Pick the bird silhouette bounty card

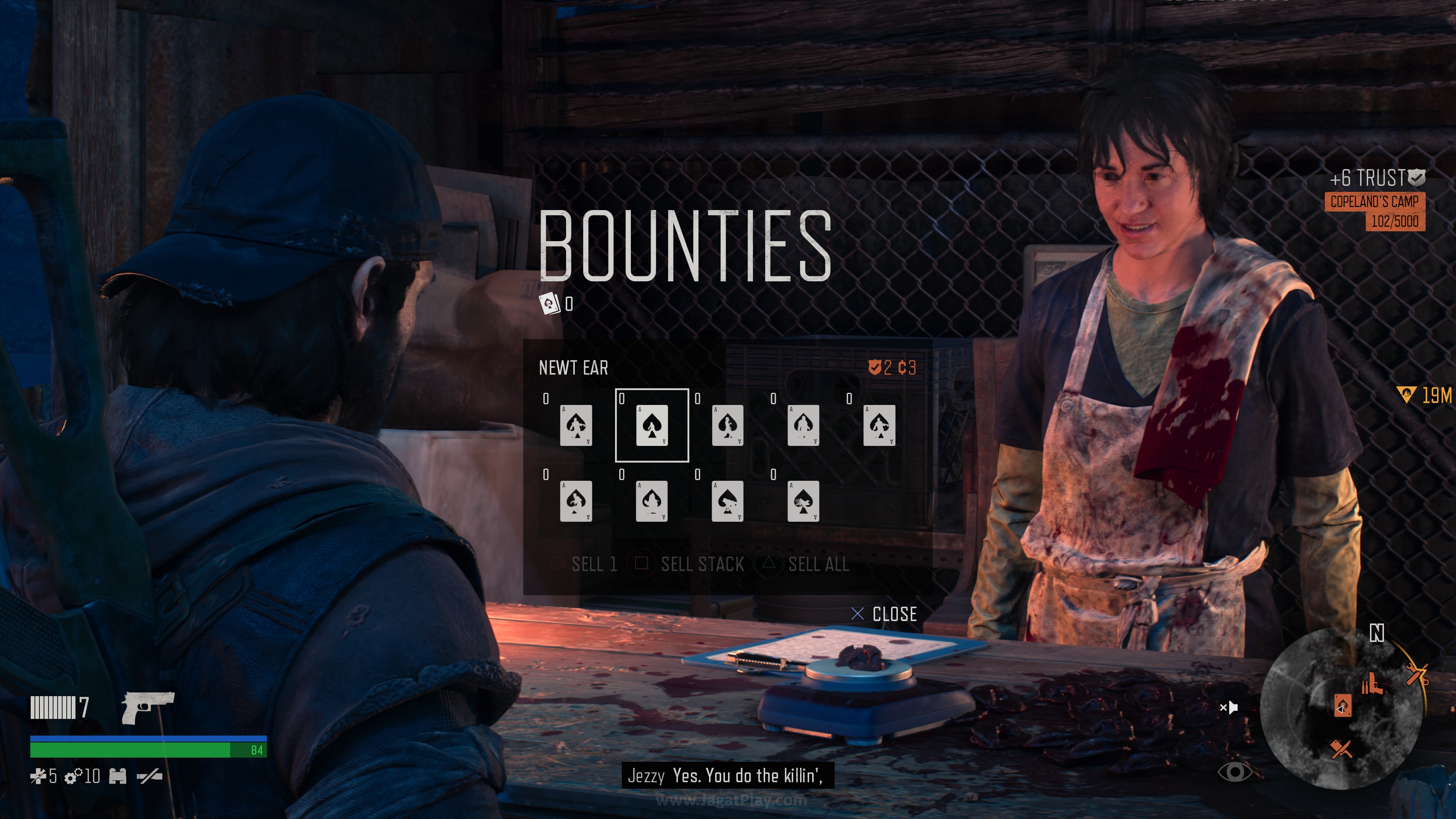pyautogui.click(x=803, y=501)
